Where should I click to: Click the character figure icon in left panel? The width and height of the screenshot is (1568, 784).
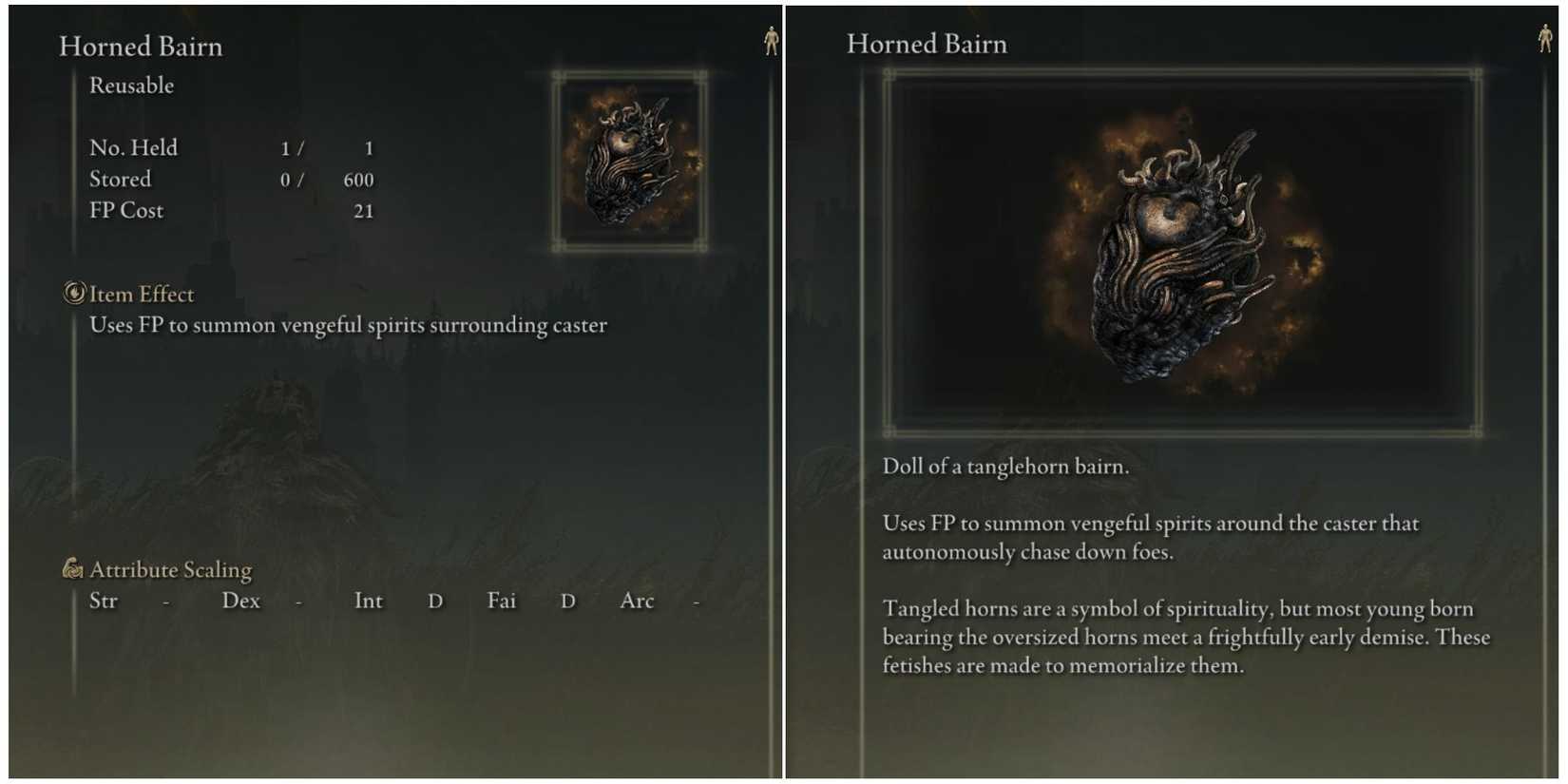coord(774,42)
